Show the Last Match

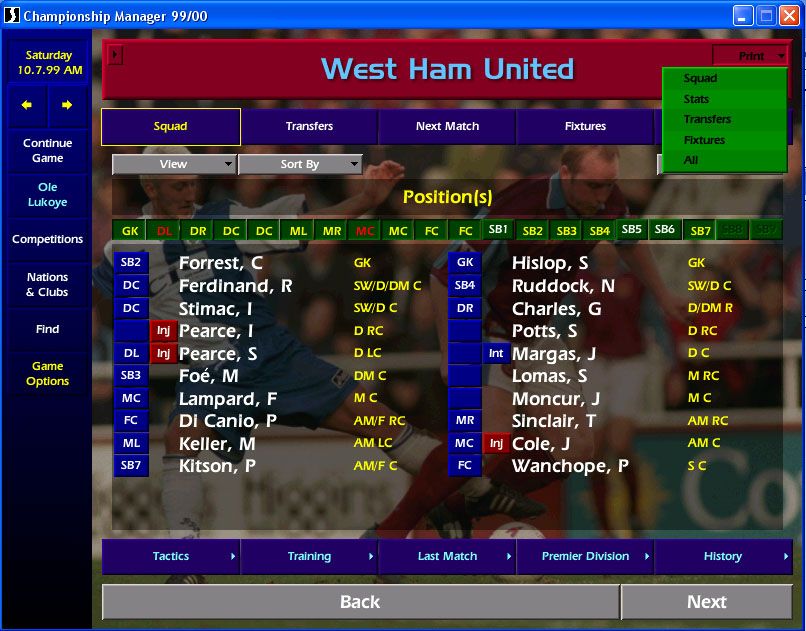[447, 557]
